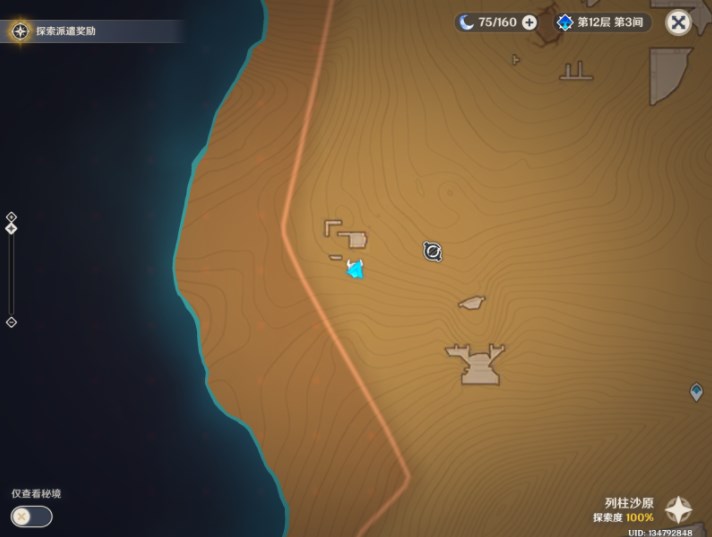Screen dimensions: 712x537
Task: Select the teleport waypoint marker
Action: pos(696,392)
